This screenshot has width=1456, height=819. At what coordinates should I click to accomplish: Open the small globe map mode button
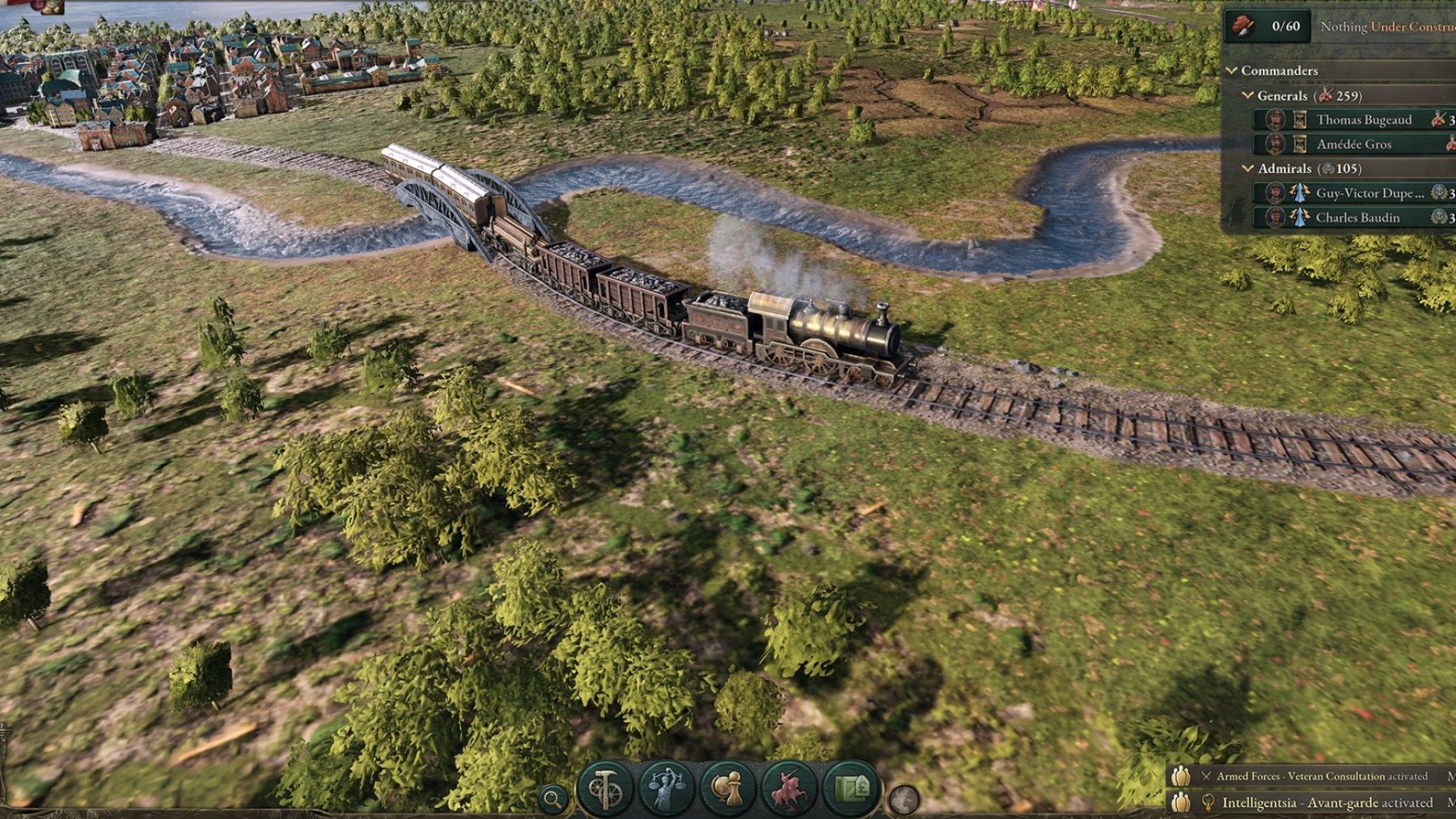tap(904, 800)
